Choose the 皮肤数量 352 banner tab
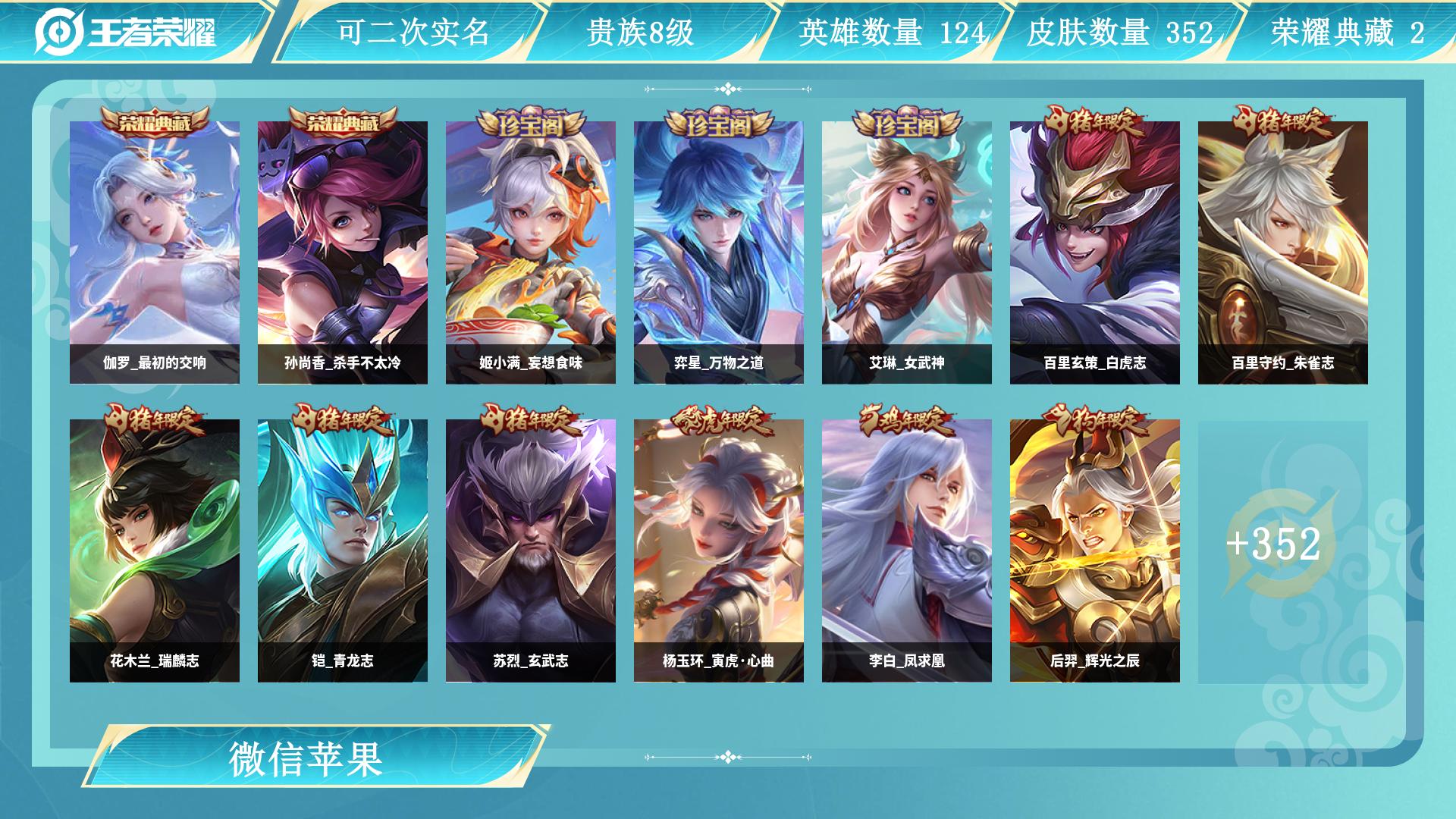 tap(1119, 32)
